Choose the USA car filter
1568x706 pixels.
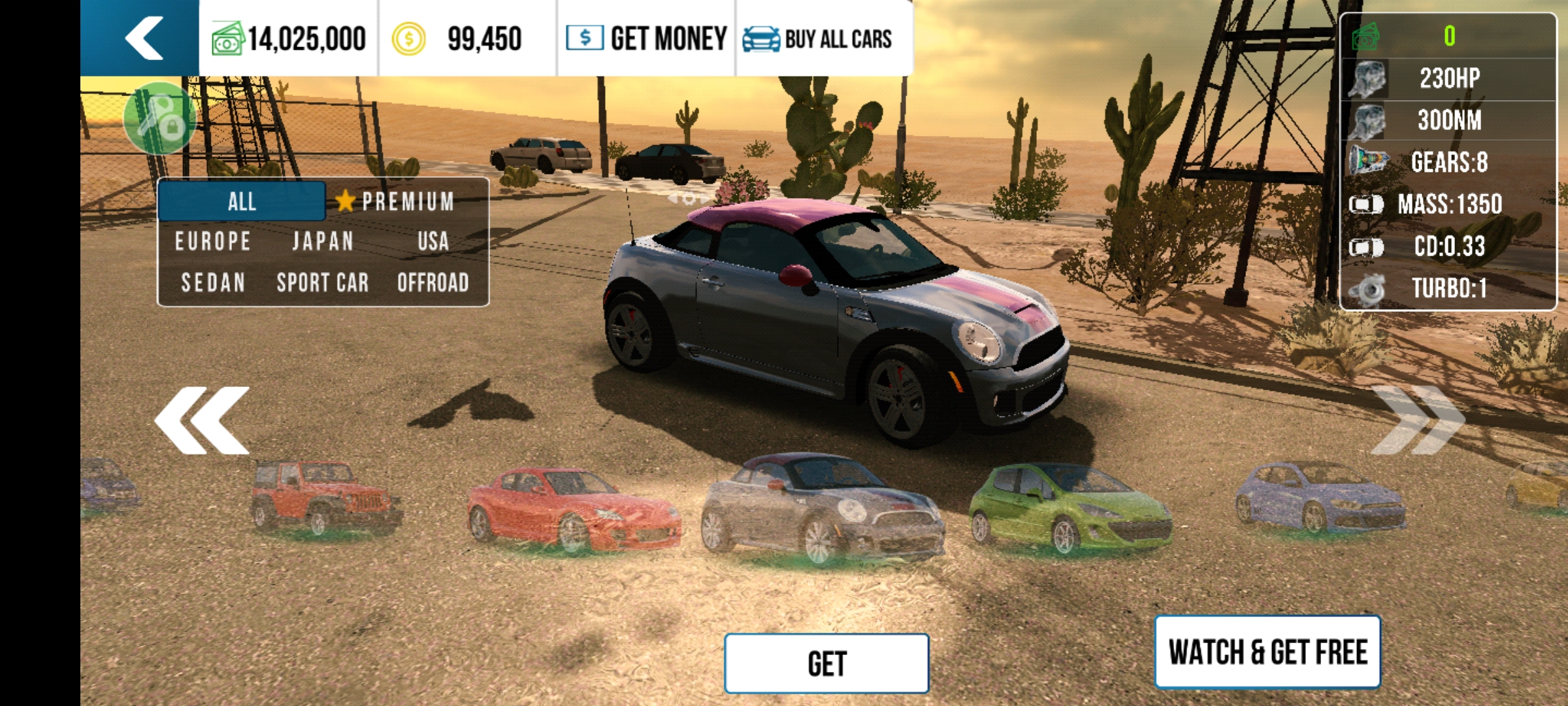pos(433,241)
